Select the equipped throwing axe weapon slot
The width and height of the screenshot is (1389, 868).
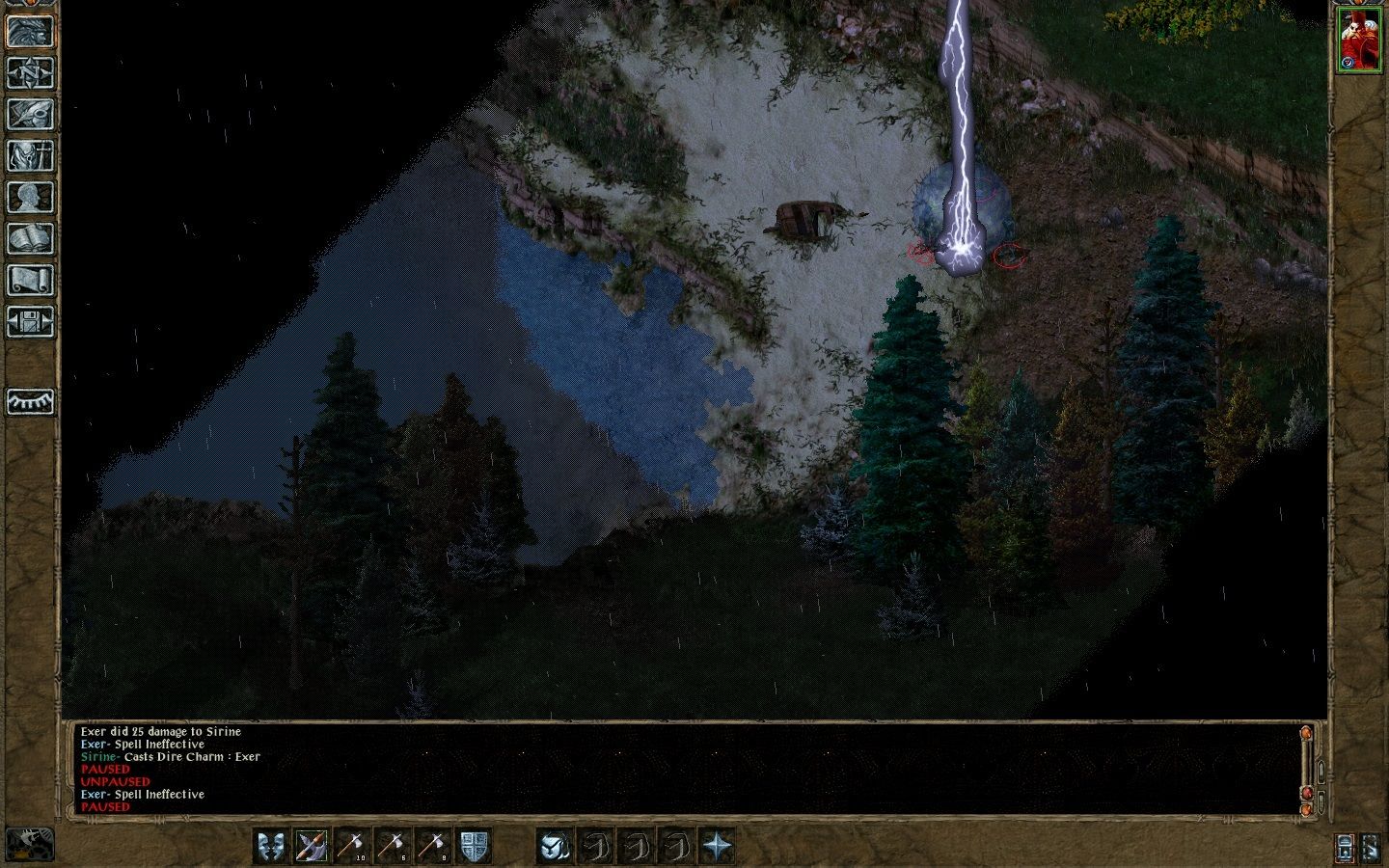click(x=312, y=847)
